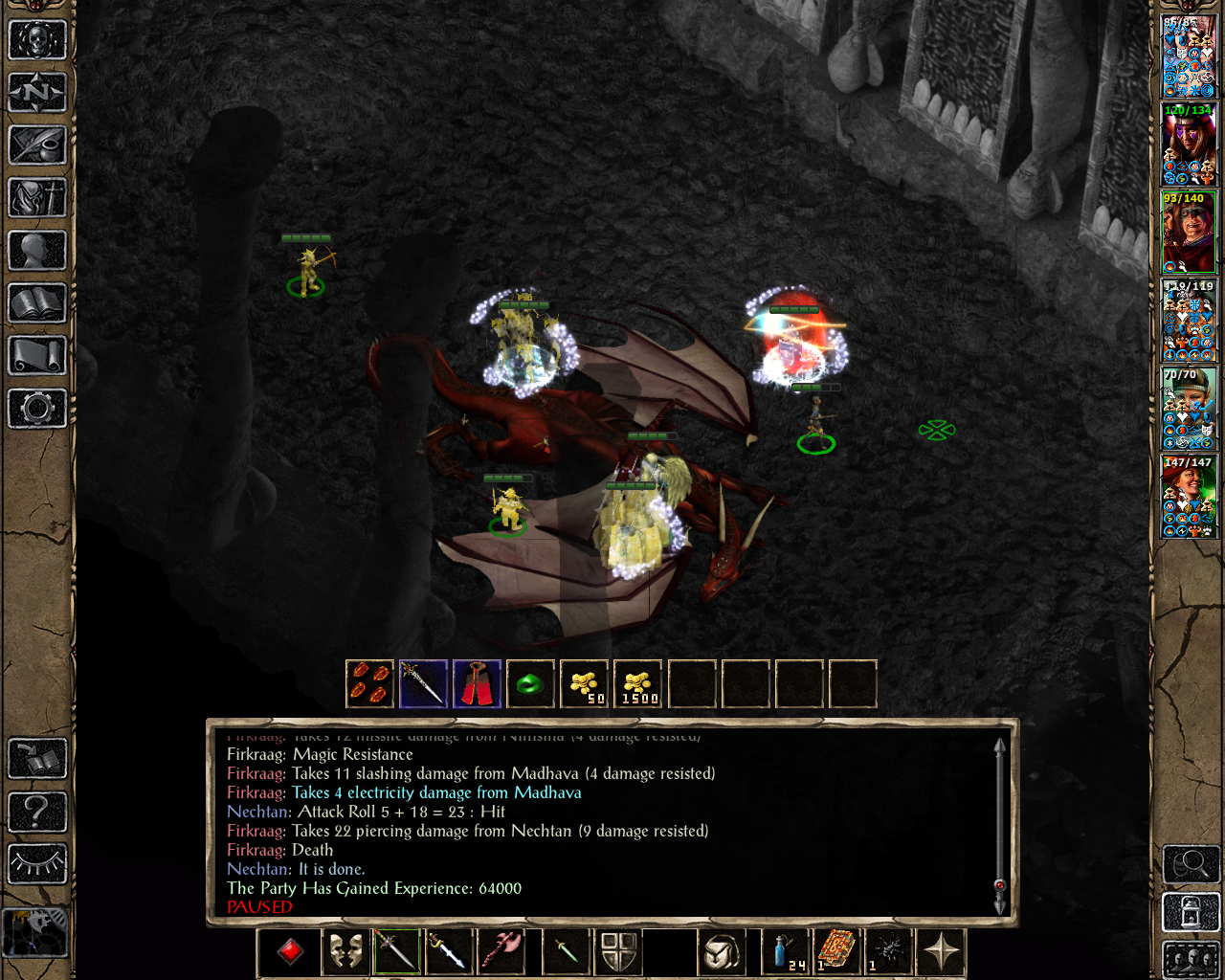This screenshot has width=1225, height=980.
Task: Open the inventory armor-and-sword button
Action: tap(37, 198)
